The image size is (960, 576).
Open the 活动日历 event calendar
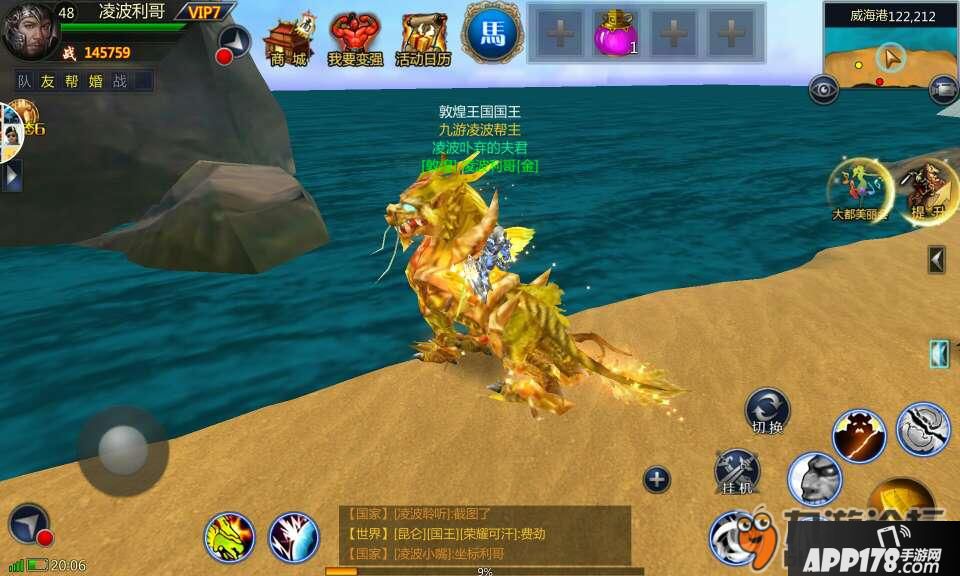423,40
